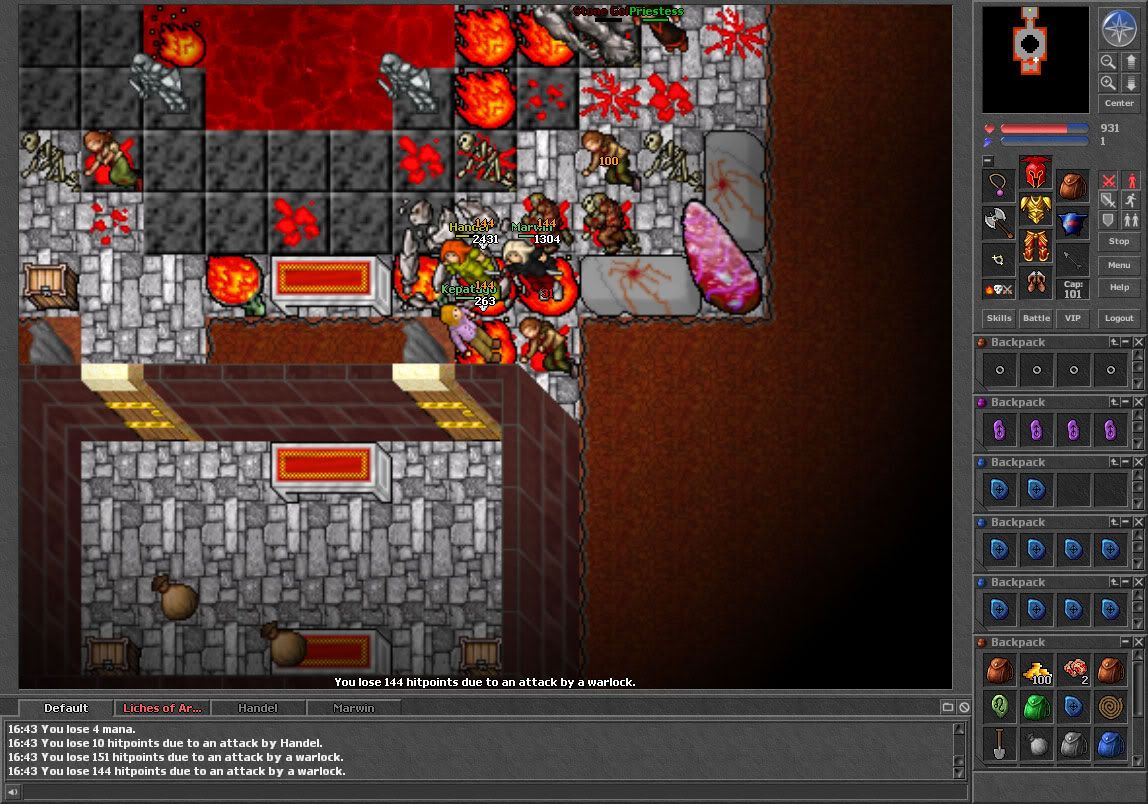Center the minimap
This screenshot has height=804, width=1148.
pyautogui.click(x=1119, y=103)
